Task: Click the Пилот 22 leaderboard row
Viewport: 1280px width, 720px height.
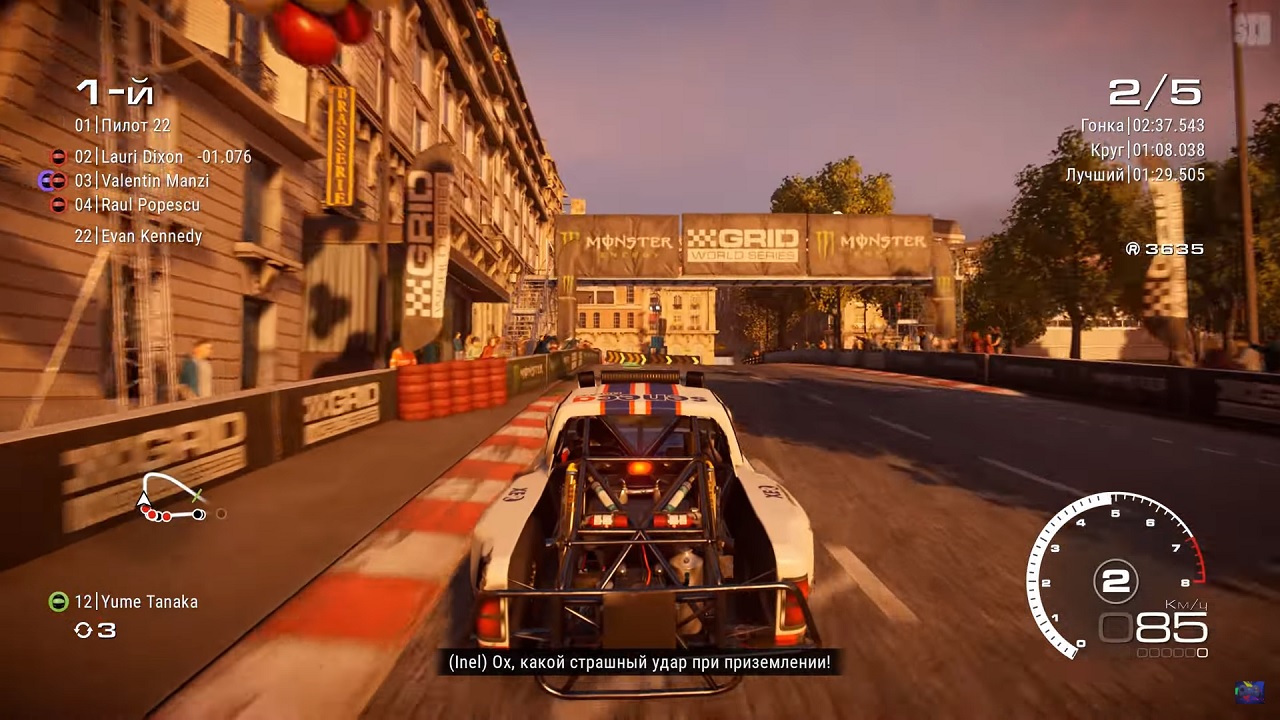Action: tap(122, 126)
